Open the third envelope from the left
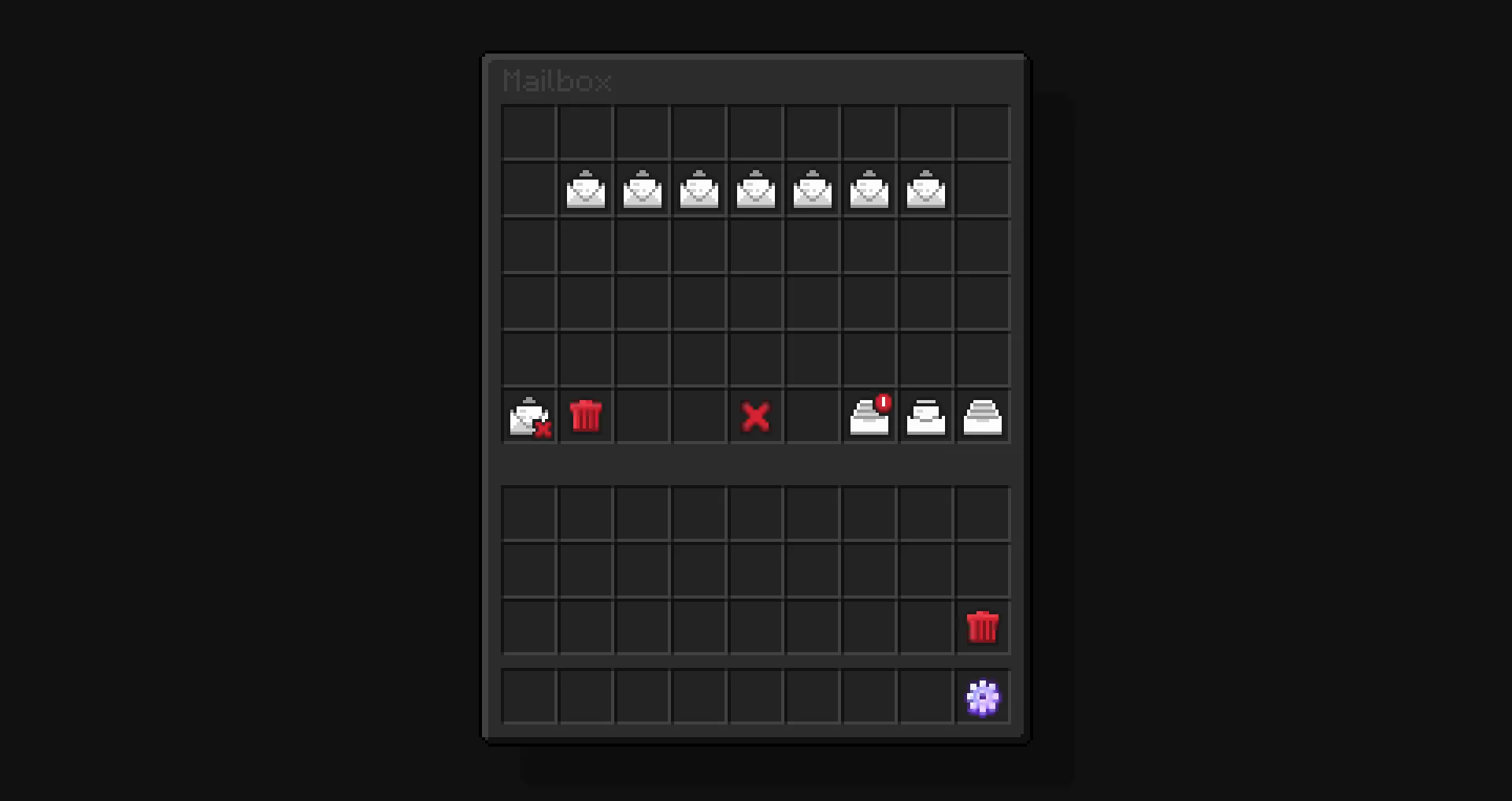This screenshot has height=801, width=1512. click(699, 189)
